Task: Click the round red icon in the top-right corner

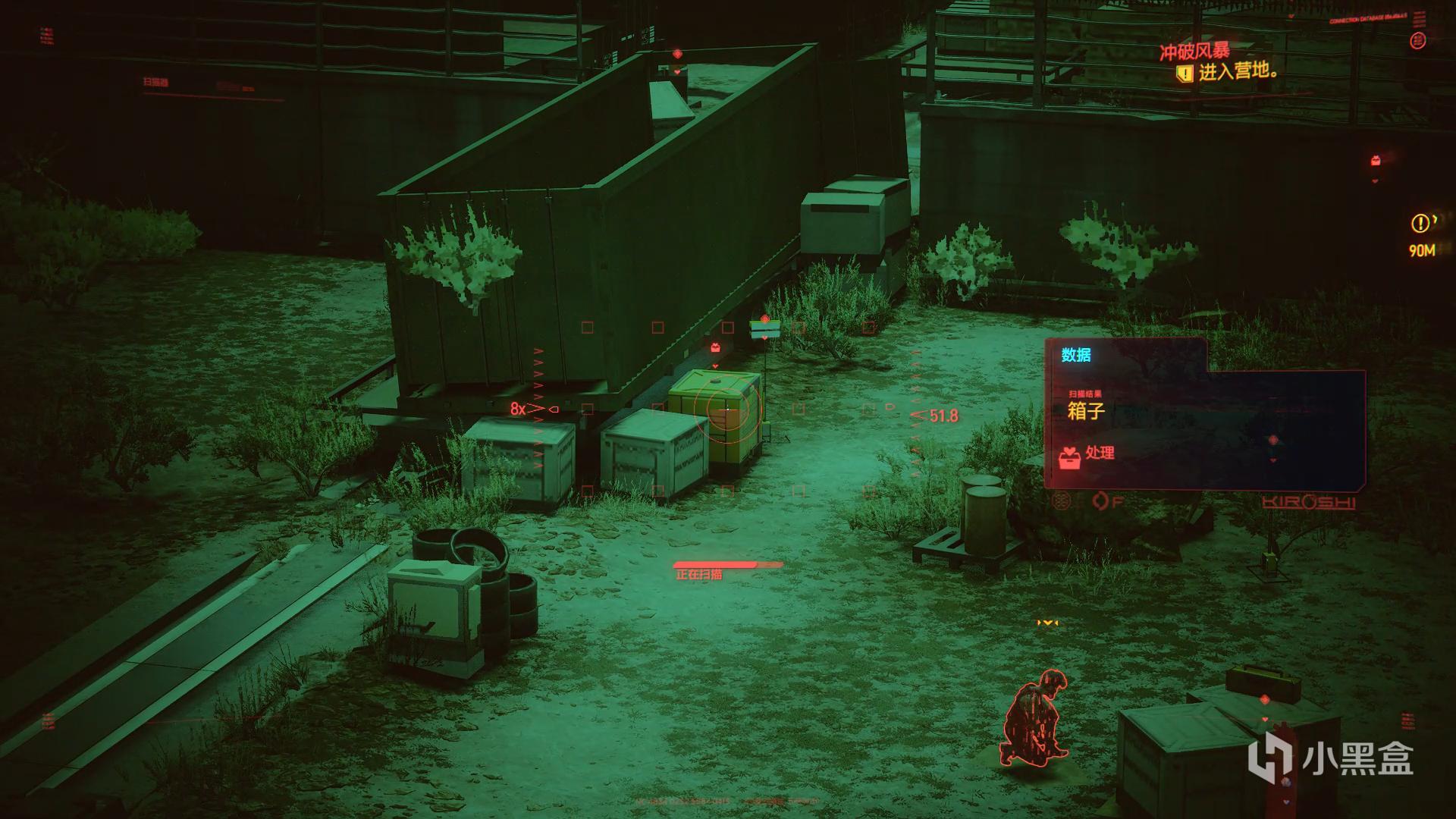Action: click(x=1417, y=41)
